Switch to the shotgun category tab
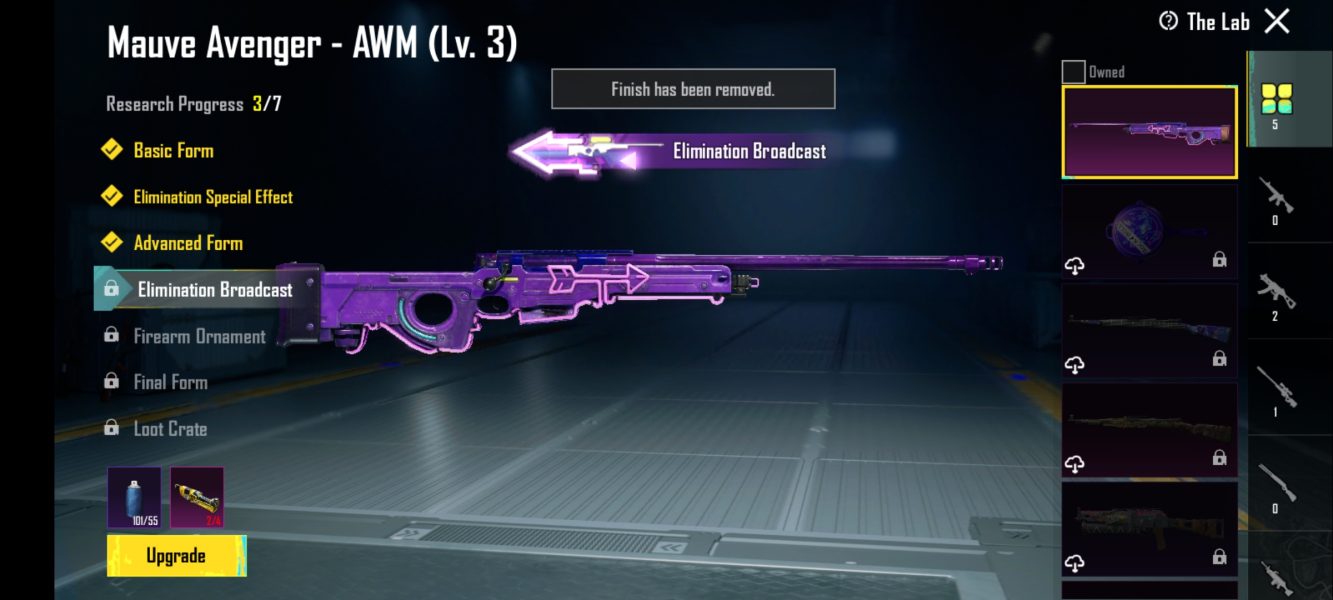Screen dimensions: 1333x600 pos(1276,487)
